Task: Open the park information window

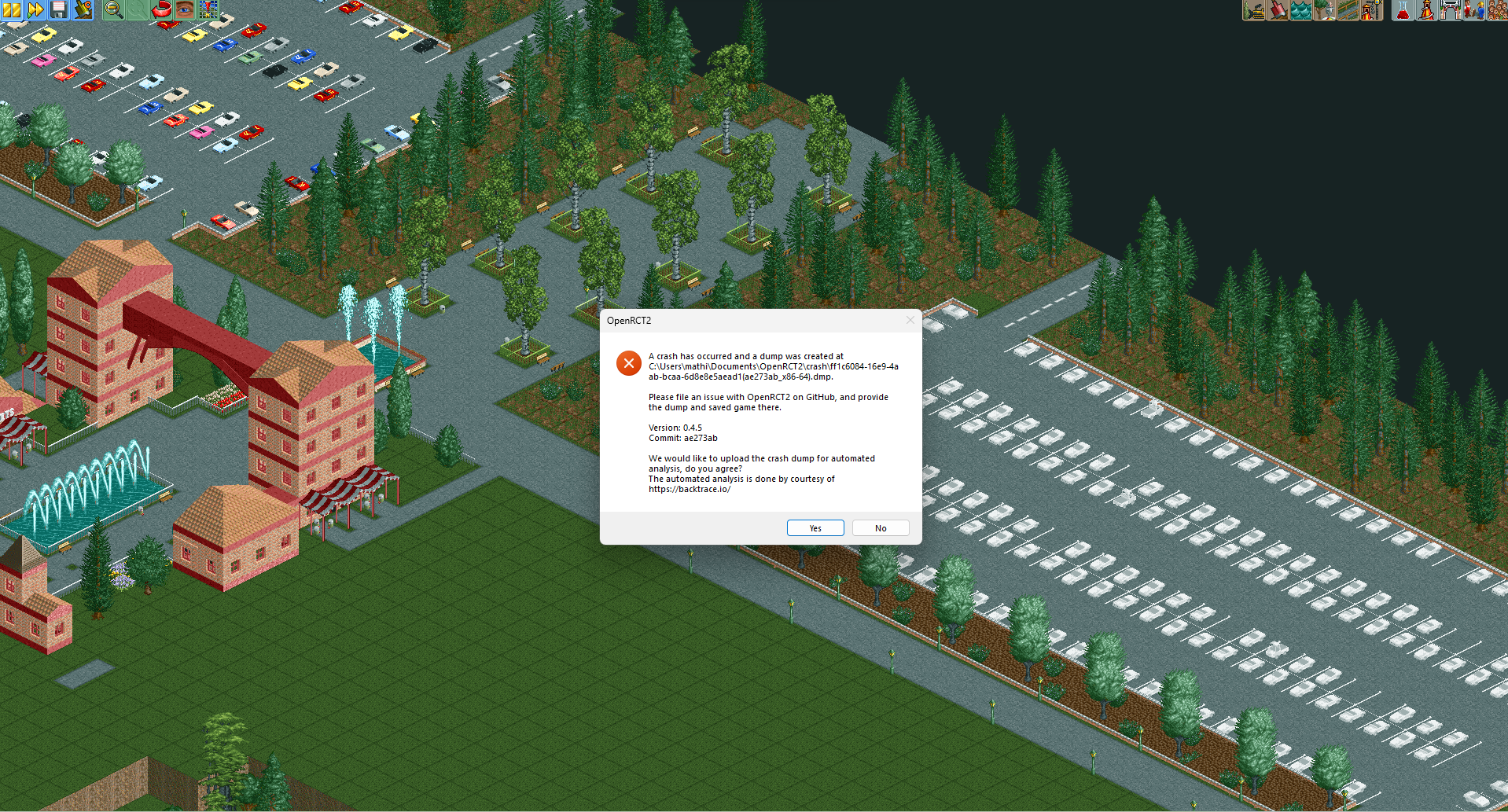Action: click(1450, 10)
